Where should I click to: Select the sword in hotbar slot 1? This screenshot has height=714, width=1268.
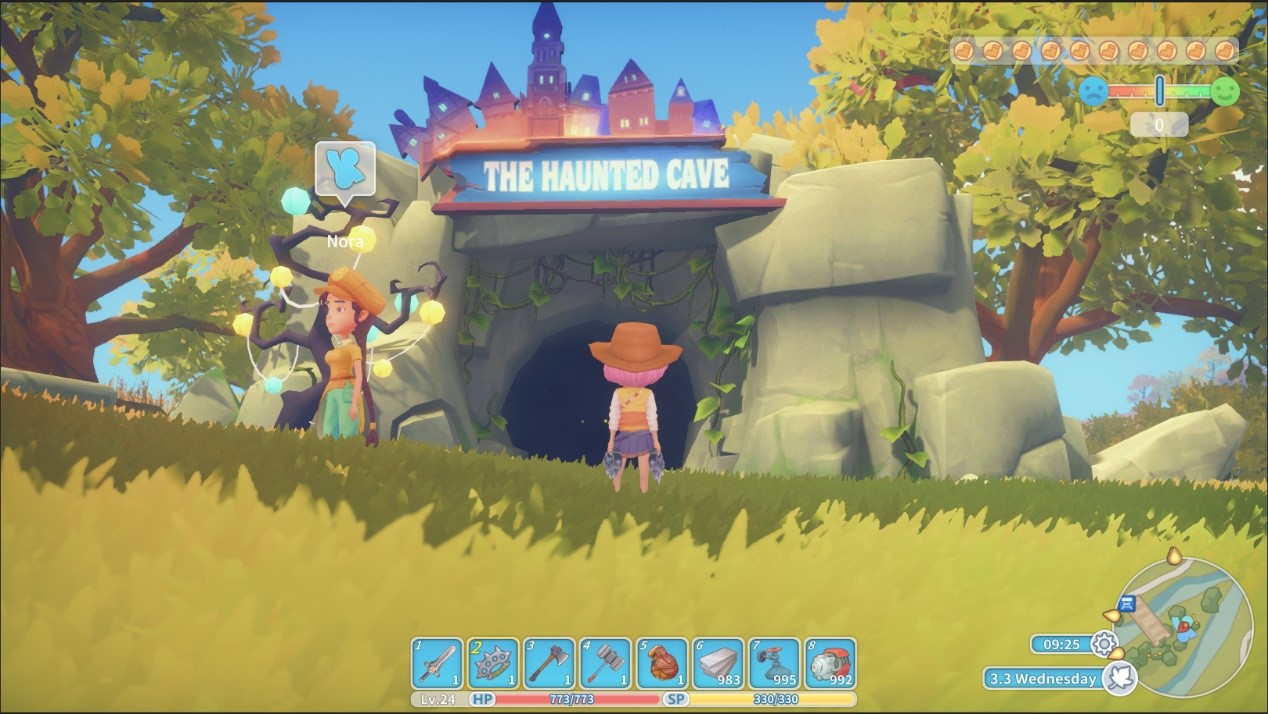click(x=438, y=663)
